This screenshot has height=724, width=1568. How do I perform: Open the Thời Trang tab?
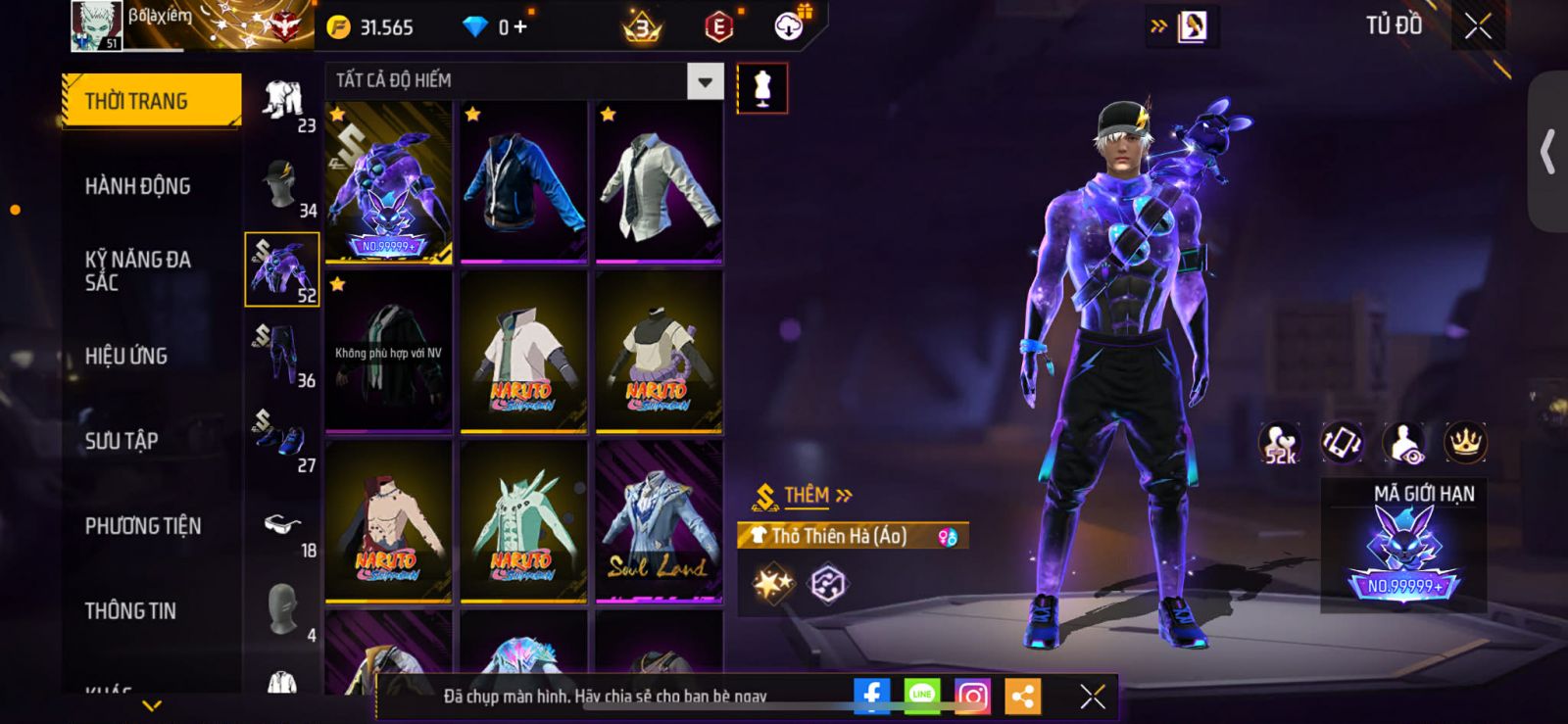click(x=151, y=101)
